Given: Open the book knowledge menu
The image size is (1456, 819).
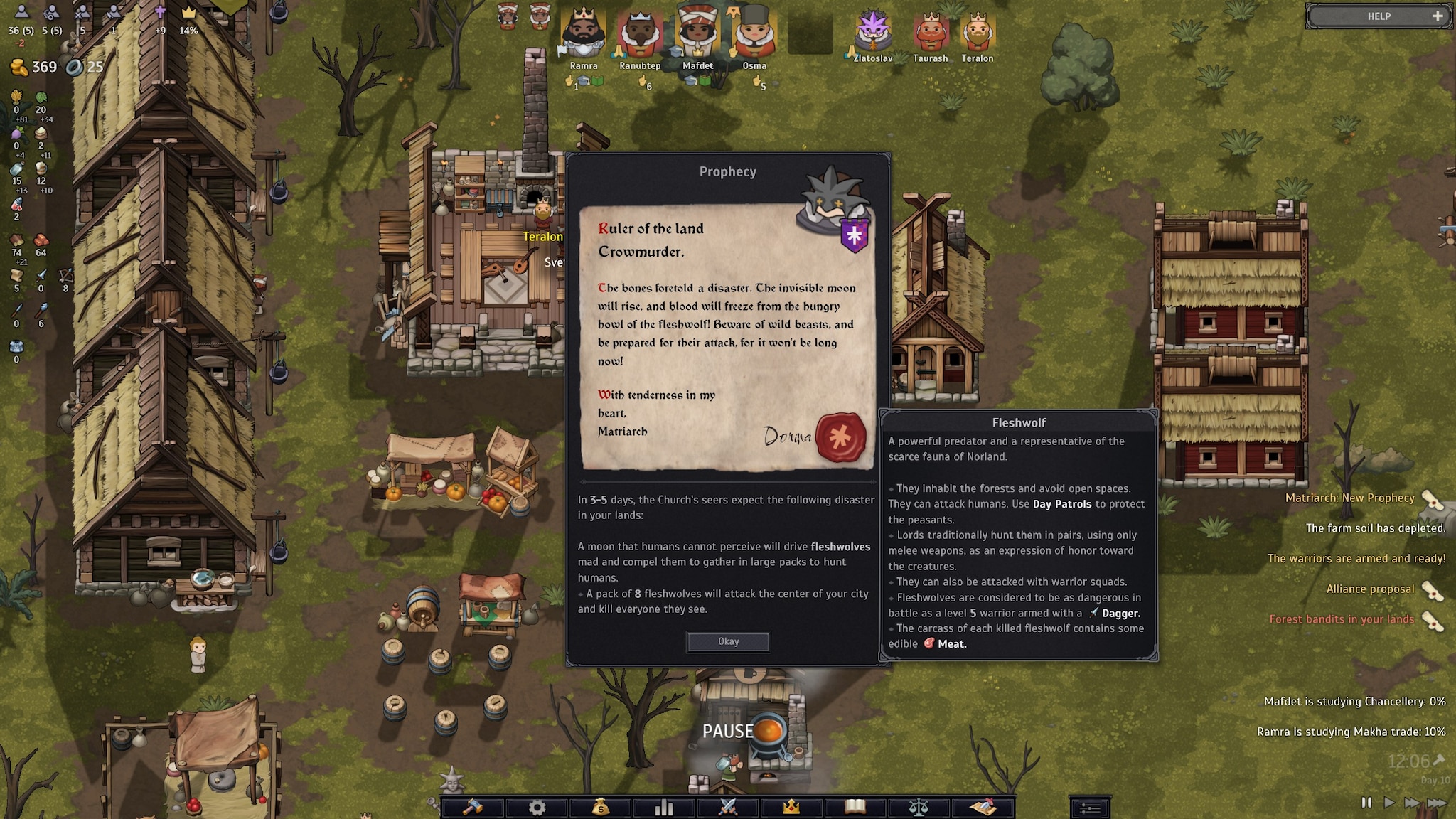Looking at the screenshot, I should (x=855, y=807).
